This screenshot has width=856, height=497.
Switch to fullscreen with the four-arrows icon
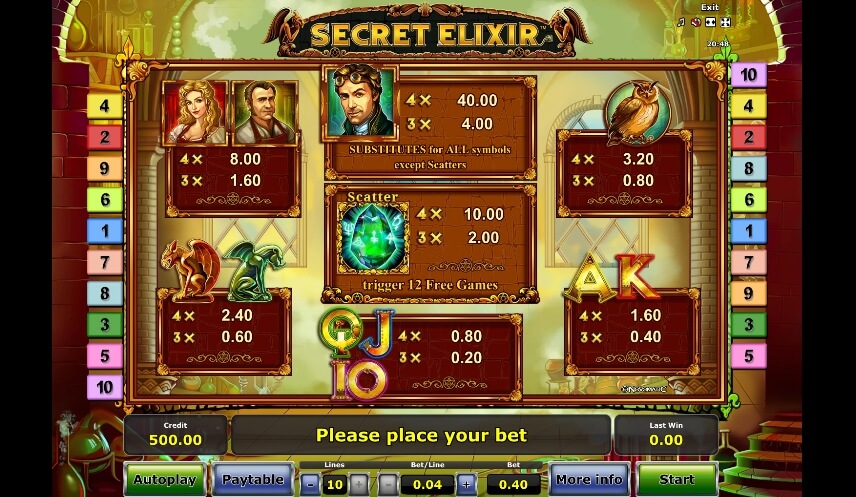725,22
